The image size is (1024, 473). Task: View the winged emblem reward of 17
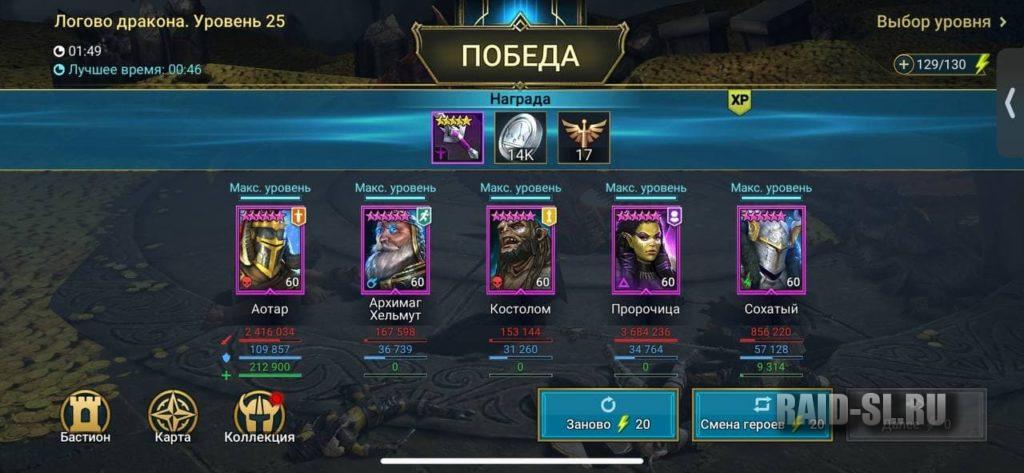pyautogui.click(x=583, y=137)
